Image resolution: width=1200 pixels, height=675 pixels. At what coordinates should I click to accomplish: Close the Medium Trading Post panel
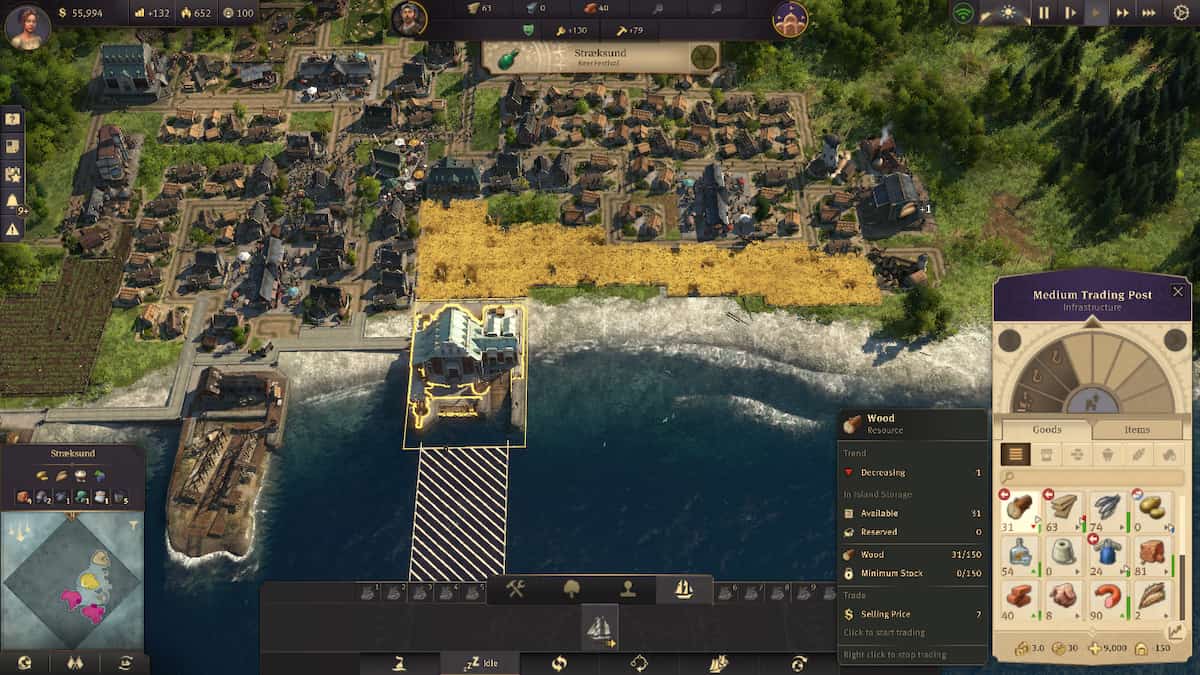[1177, 292]
